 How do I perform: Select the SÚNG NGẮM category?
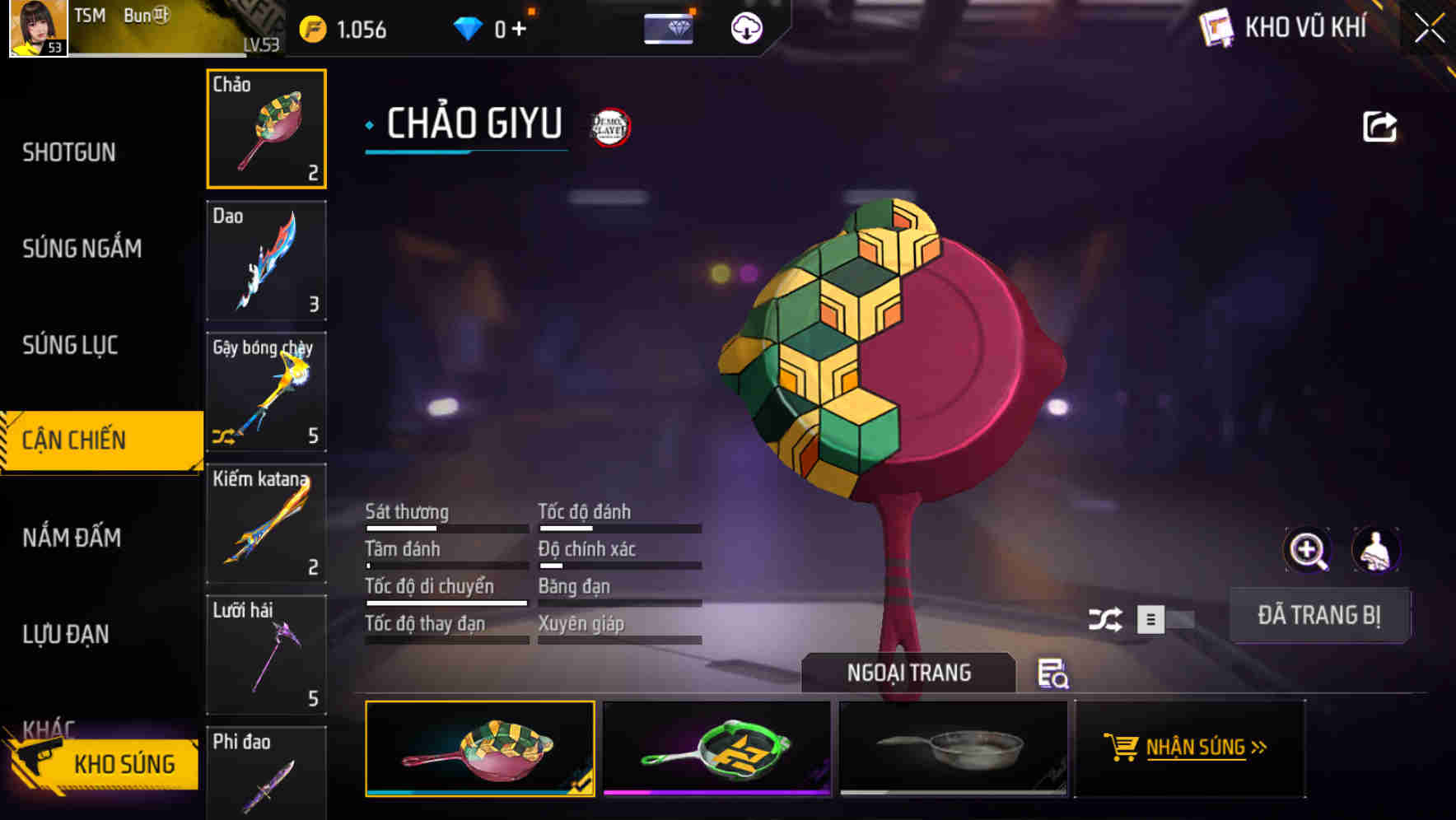pyautogui.click(x=82, y=248)
